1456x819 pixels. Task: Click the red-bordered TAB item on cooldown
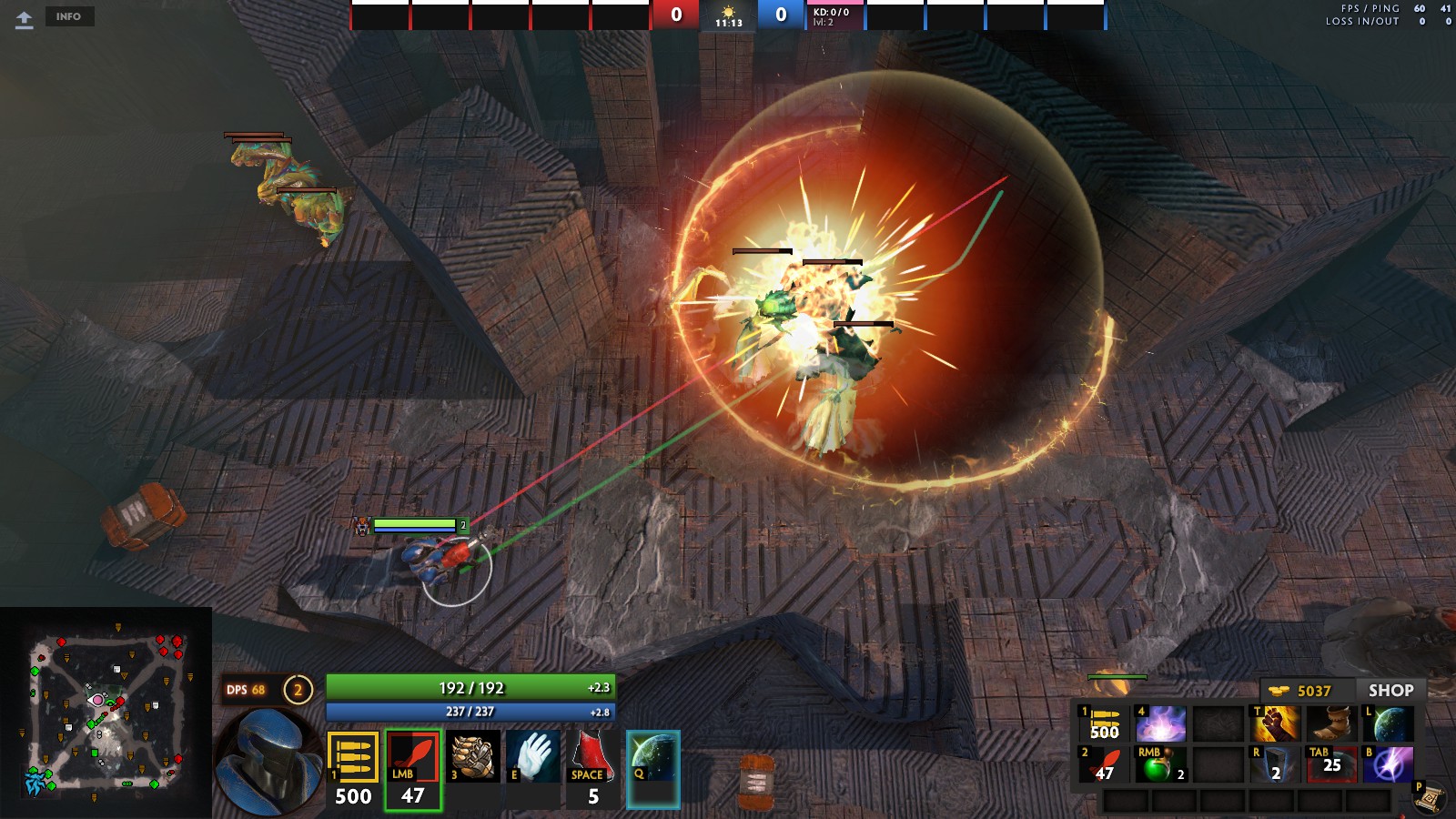(1331, 765)
